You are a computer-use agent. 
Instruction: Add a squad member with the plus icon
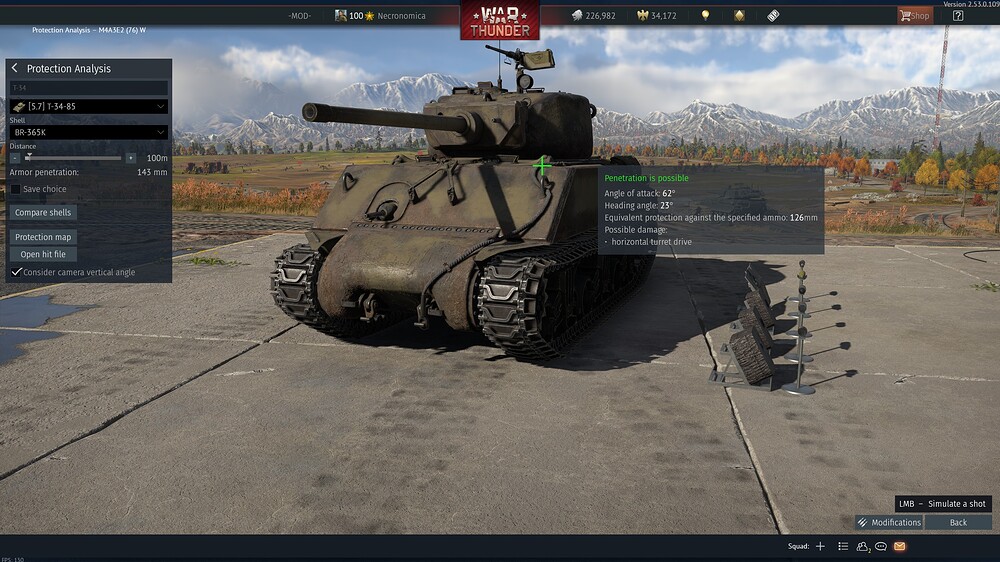pos(820,546)
